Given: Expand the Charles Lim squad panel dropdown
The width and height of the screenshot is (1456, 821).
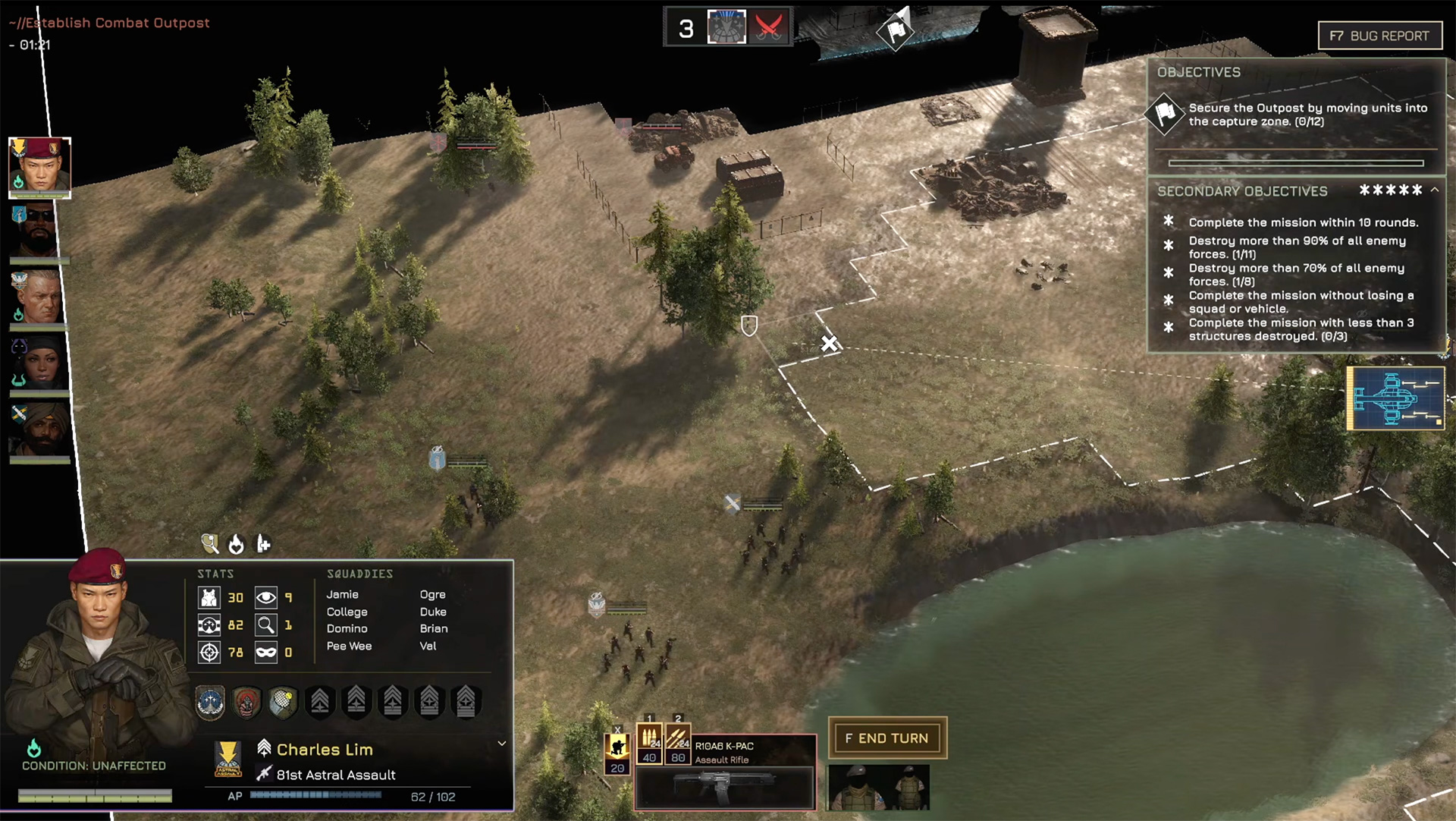Looking at the screenshot, I should 501,744.
